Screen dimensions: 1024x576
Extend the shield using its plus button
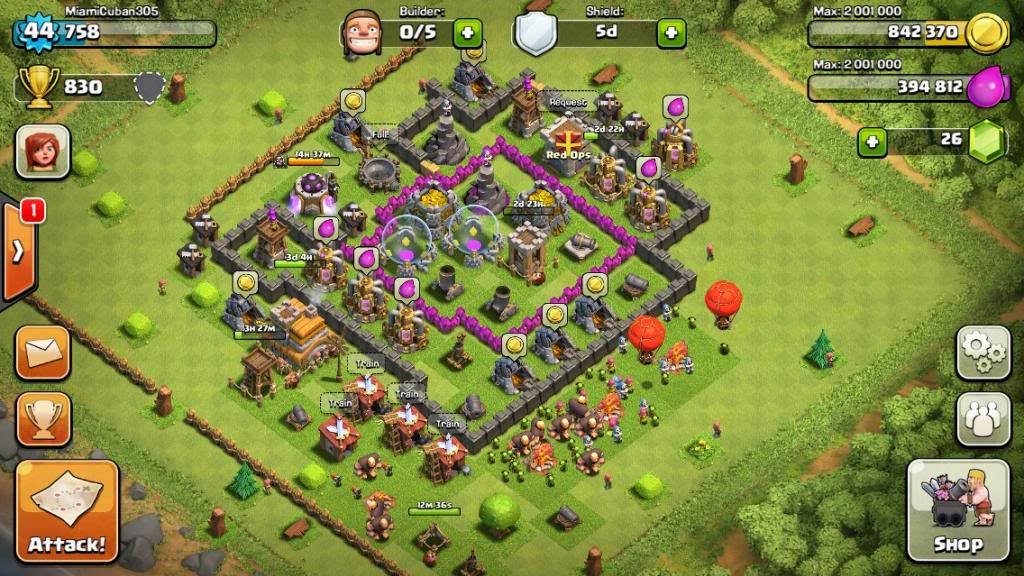pos(671,33)
